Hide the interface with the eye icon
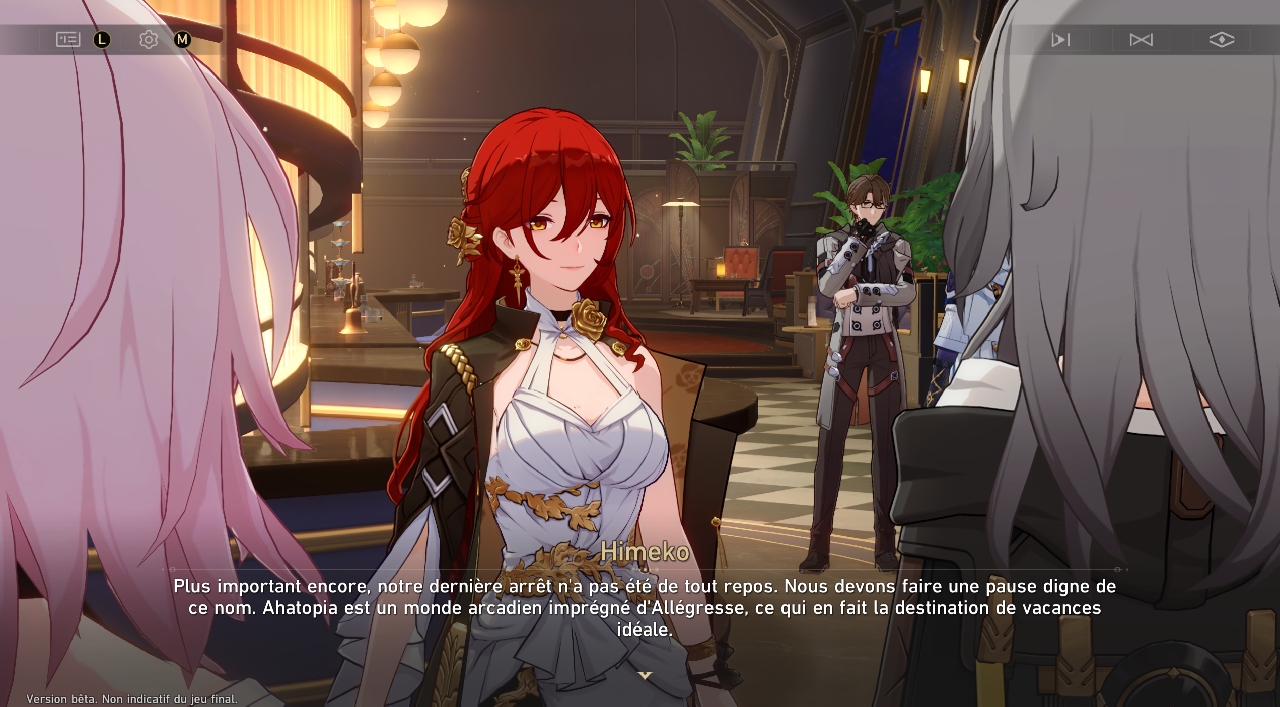The image size is (1280, 707). [1221, 39]
